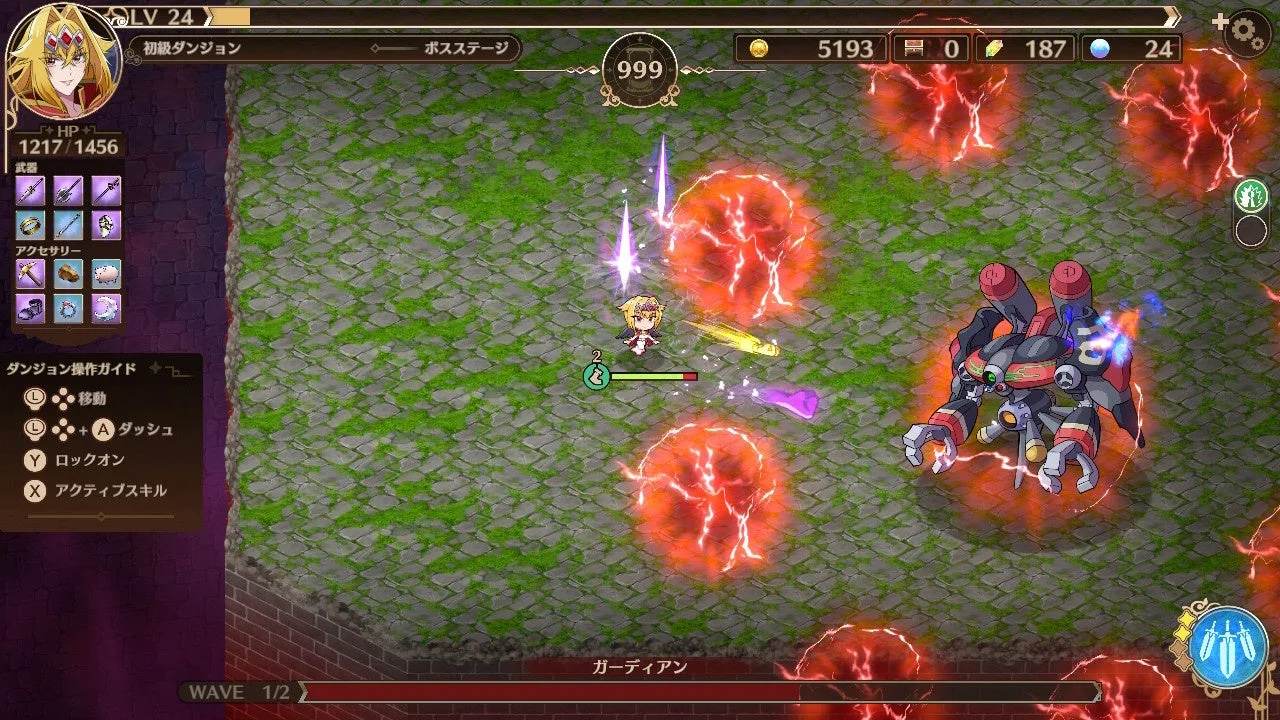Select the pickaxe accessory icon
The width and height of the screenshot is (1280, 720).
point(30,272)
